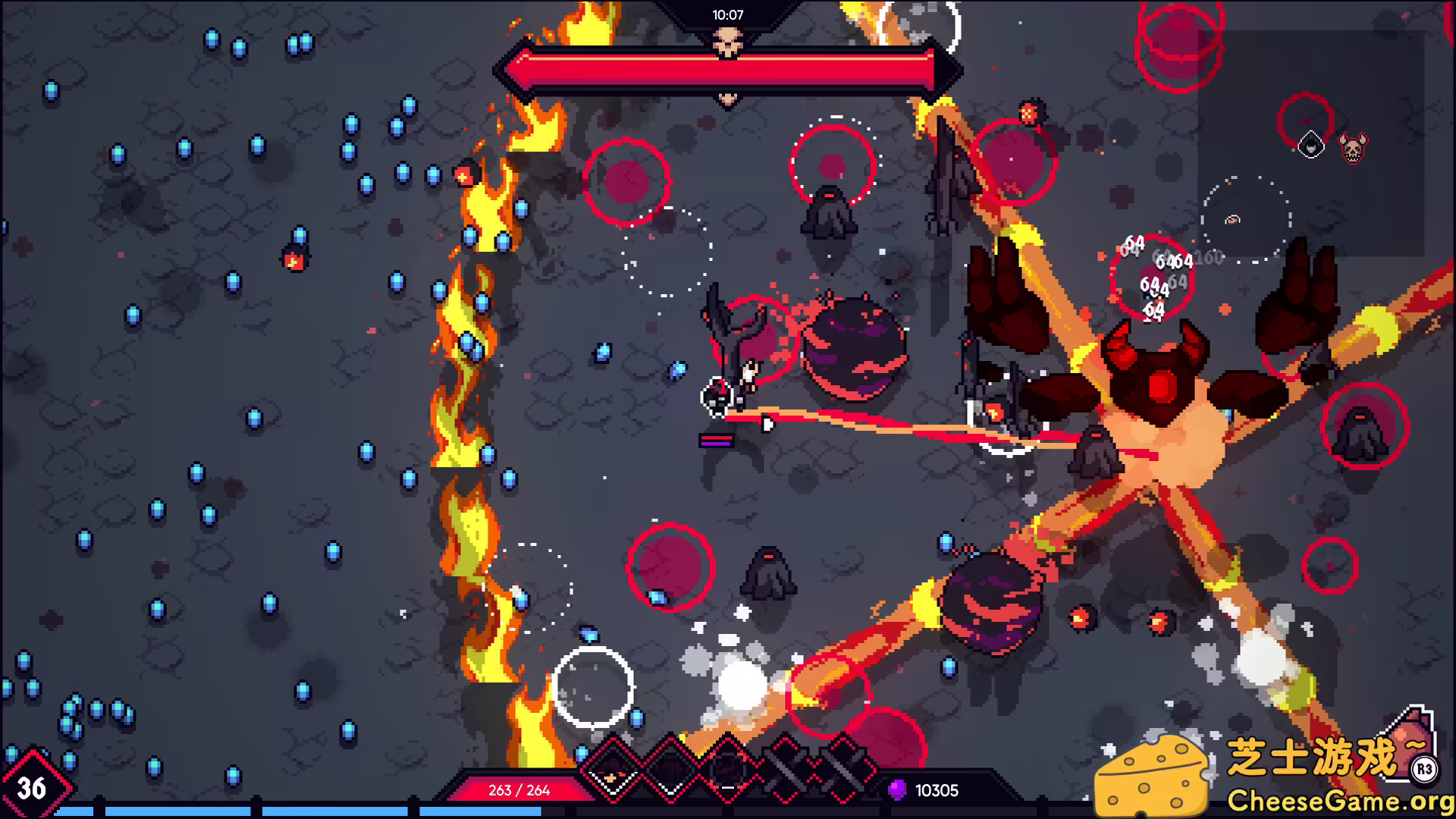Click the boss skull marker on the minimap
This screenshot has width=1456, height=819.
pyautogui.click(x=1354, y=149)
